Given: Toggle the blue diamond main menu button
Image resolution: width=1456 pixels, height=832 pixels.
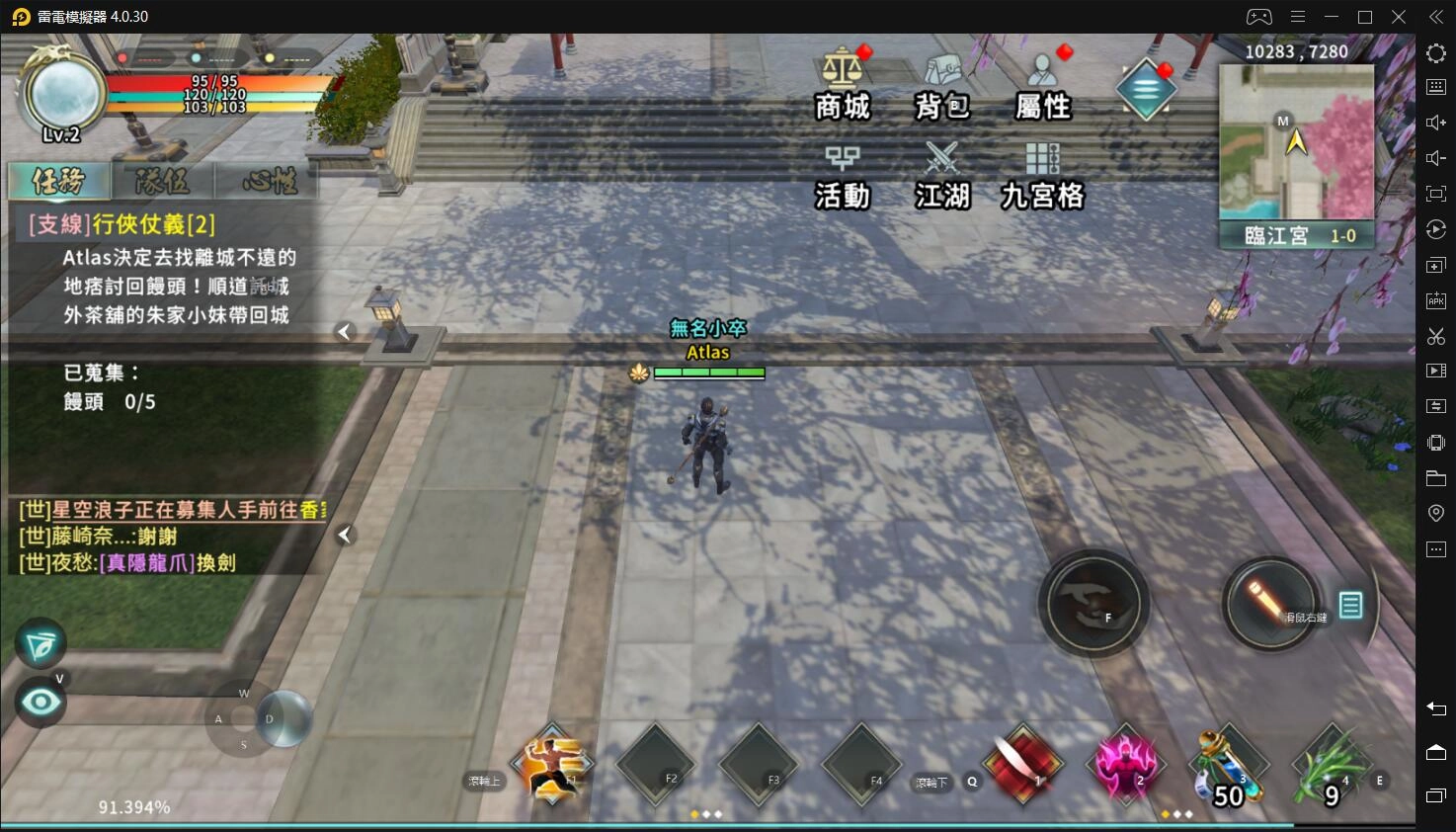Looking at the screenshot, I should pyautogui.click(x=1146, y=89).
